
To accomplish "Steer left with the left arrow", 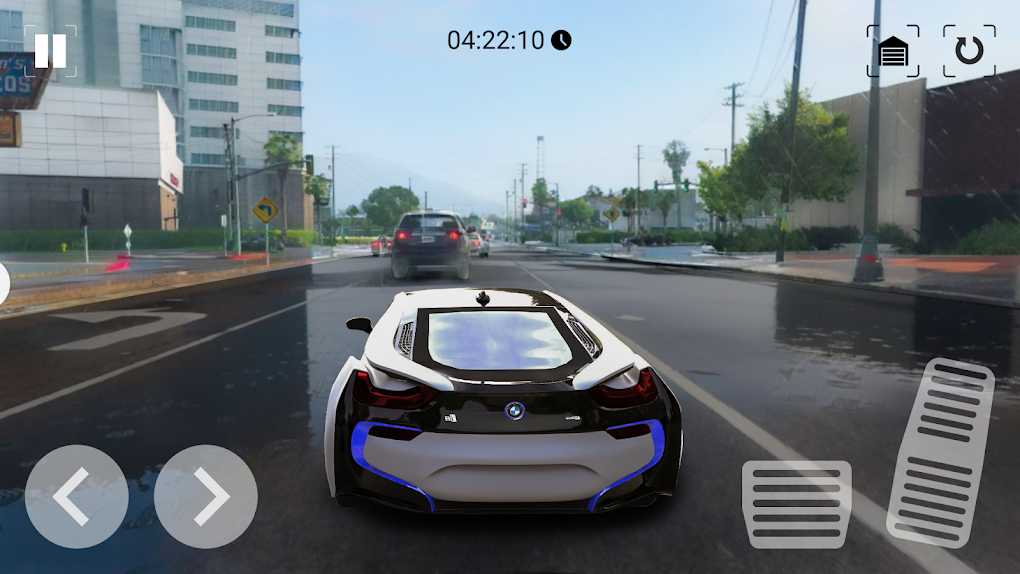I will point(76,497).
